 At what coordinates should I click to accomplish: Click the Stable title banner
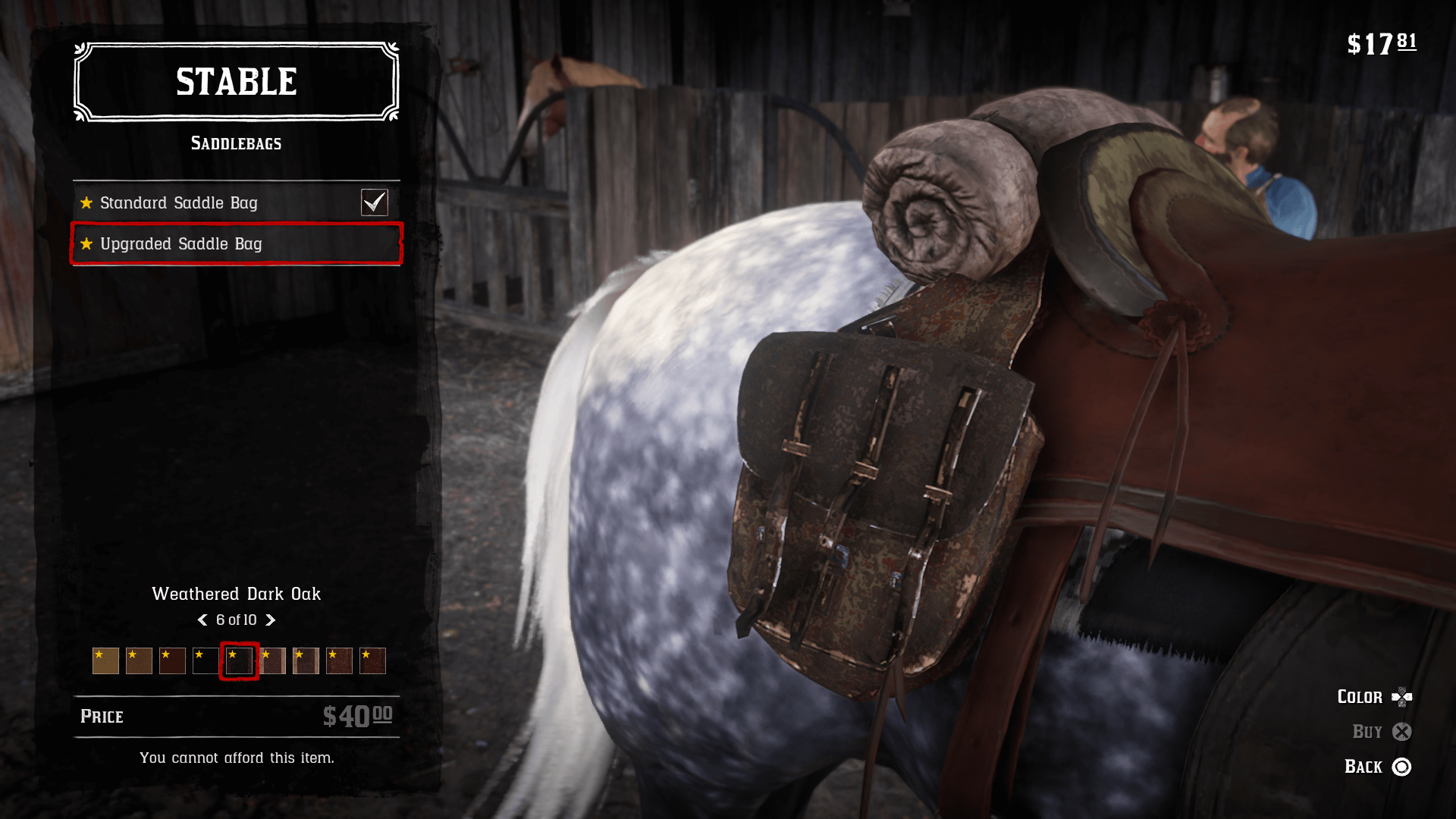[x=236, y=82]
